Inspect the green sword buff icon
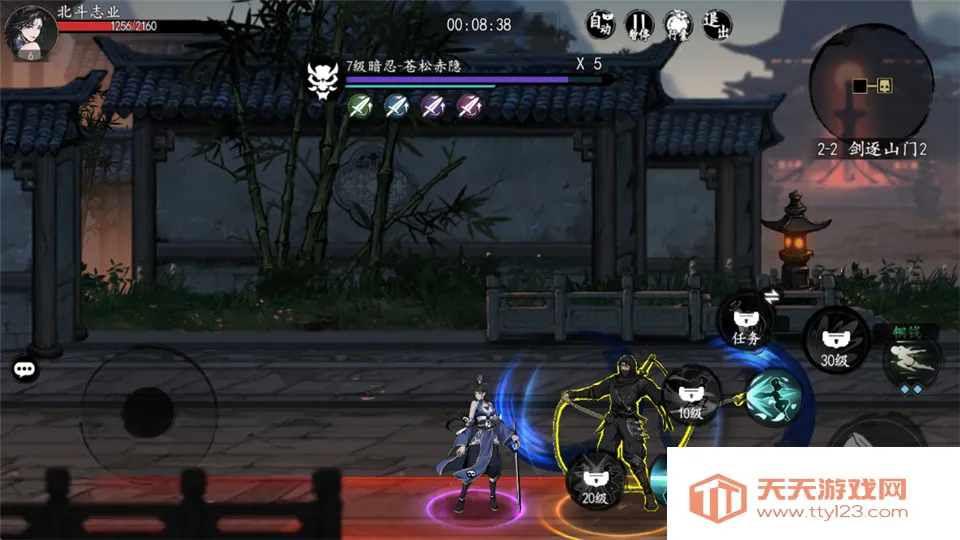960x540 pixels. 362,105
